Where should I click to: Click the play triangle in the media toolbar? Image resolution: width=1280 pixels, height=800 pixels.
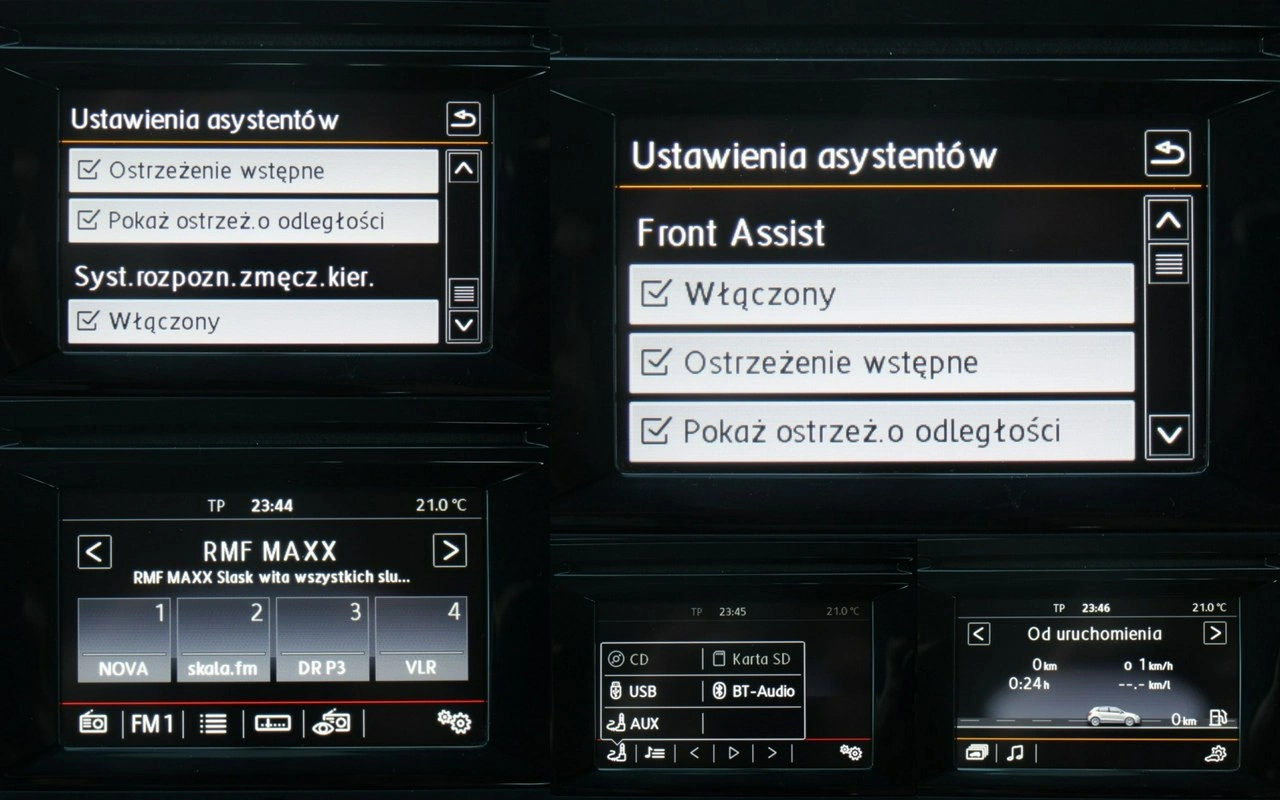point(733,753)
